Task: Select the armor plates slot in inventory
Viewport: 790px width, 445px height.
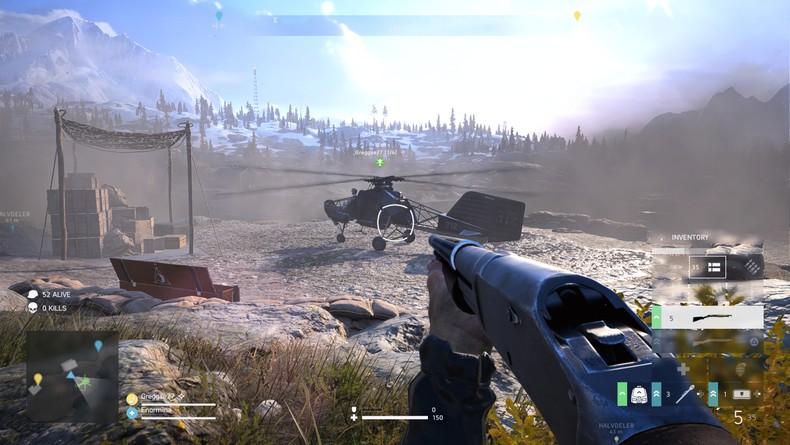Action: [751, 266]
